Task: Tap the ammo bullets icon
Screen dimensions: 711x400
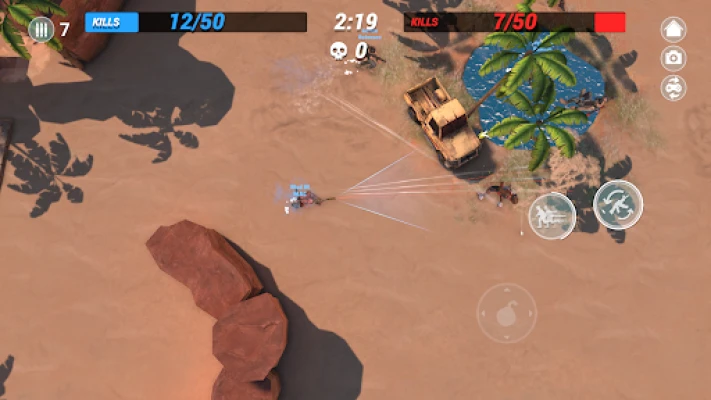Action: point(41,29)
